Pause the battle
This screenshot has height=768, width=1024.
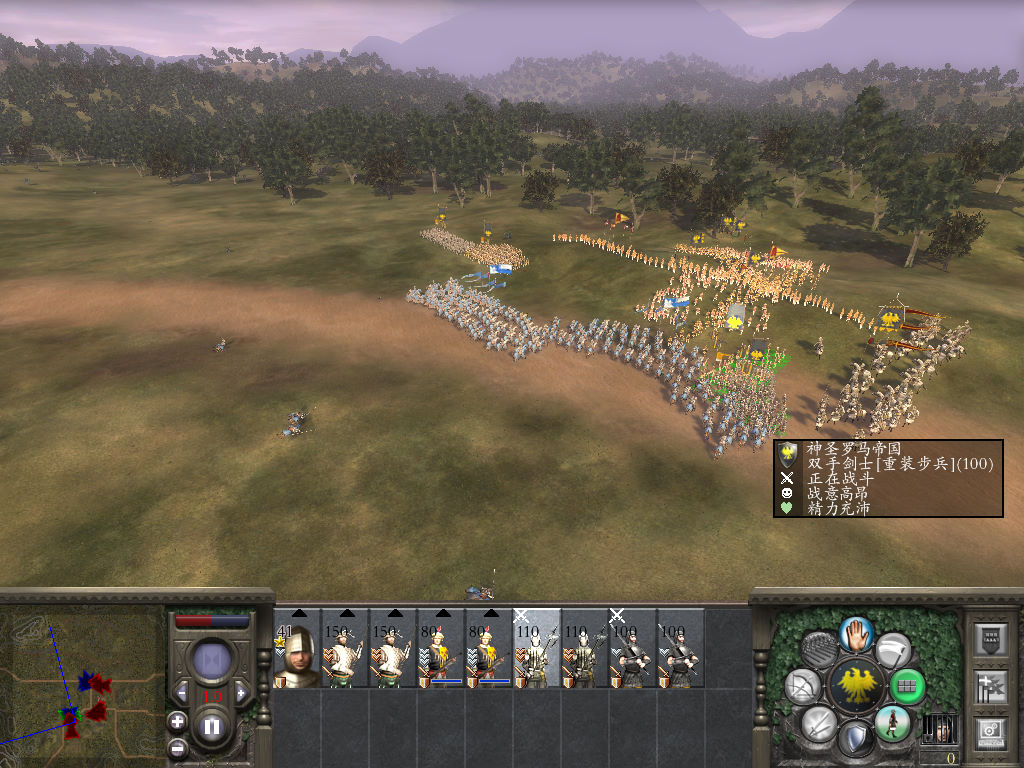(x=212, y=726)
